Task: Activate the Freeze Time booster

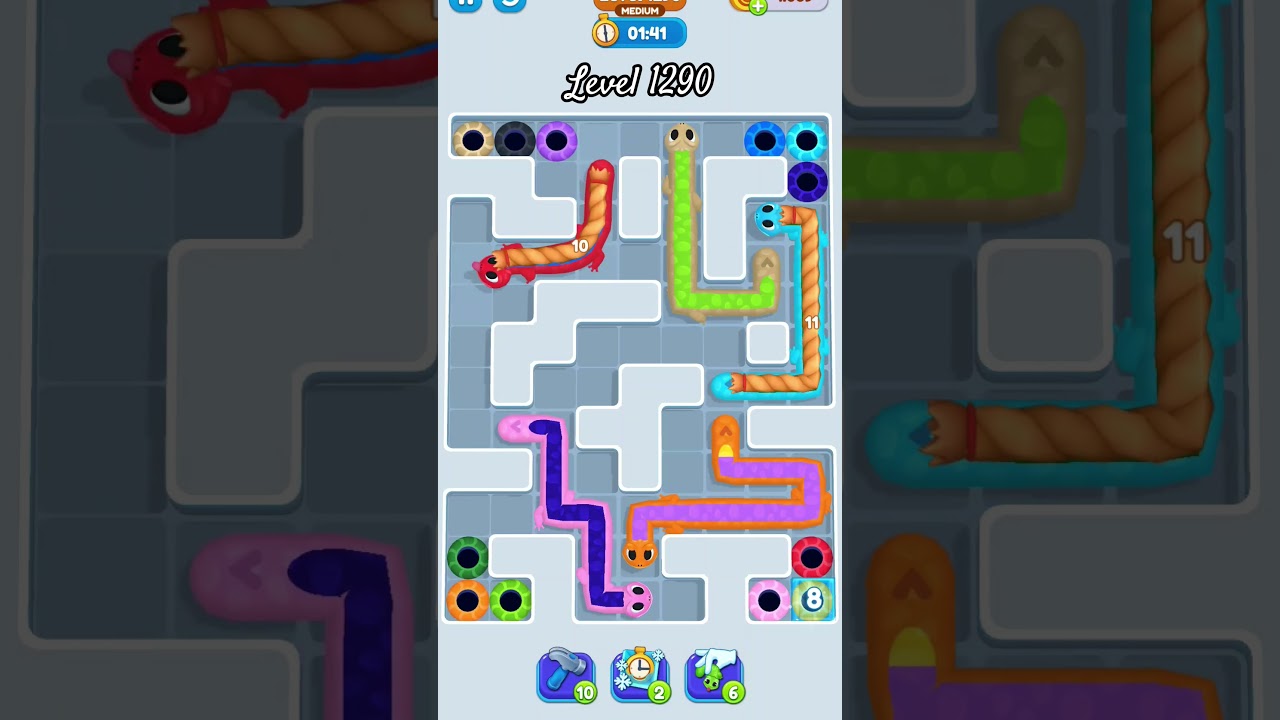Action: point(640,674)
